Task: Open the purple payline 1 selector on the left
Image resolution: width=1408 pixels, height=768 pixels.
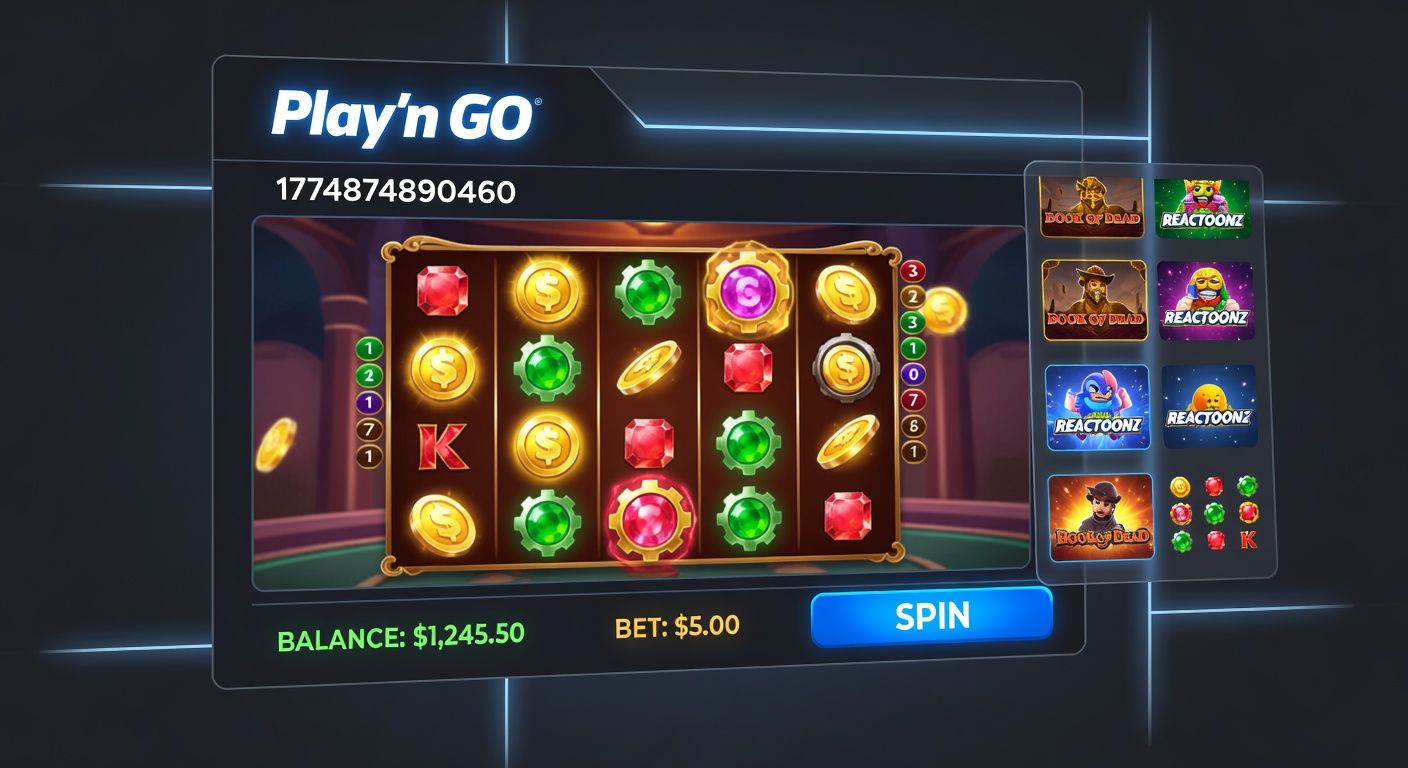Action: coord(368,403)
